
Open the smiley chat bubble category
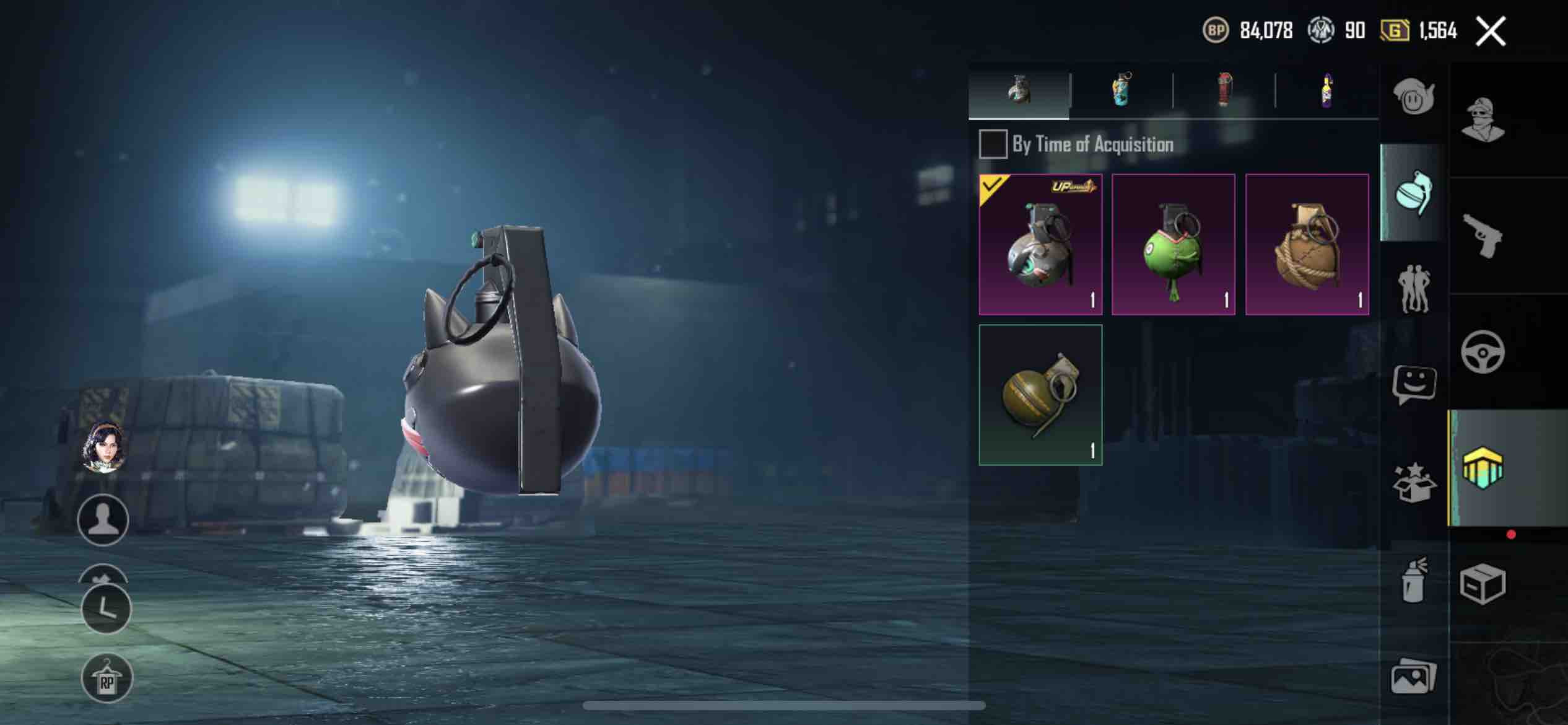pyautogui.click(x=1413, y=384)
